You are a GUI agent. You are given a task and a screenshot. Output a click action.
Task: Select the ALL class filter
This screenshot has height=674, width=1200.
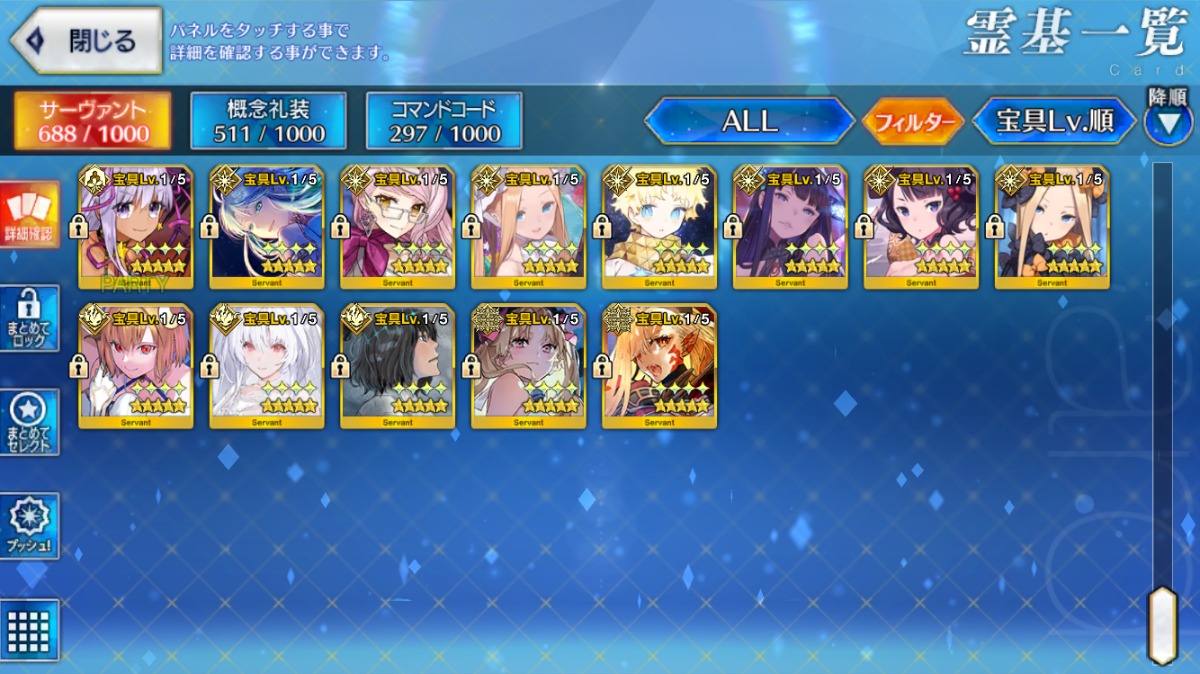point(749,122)
